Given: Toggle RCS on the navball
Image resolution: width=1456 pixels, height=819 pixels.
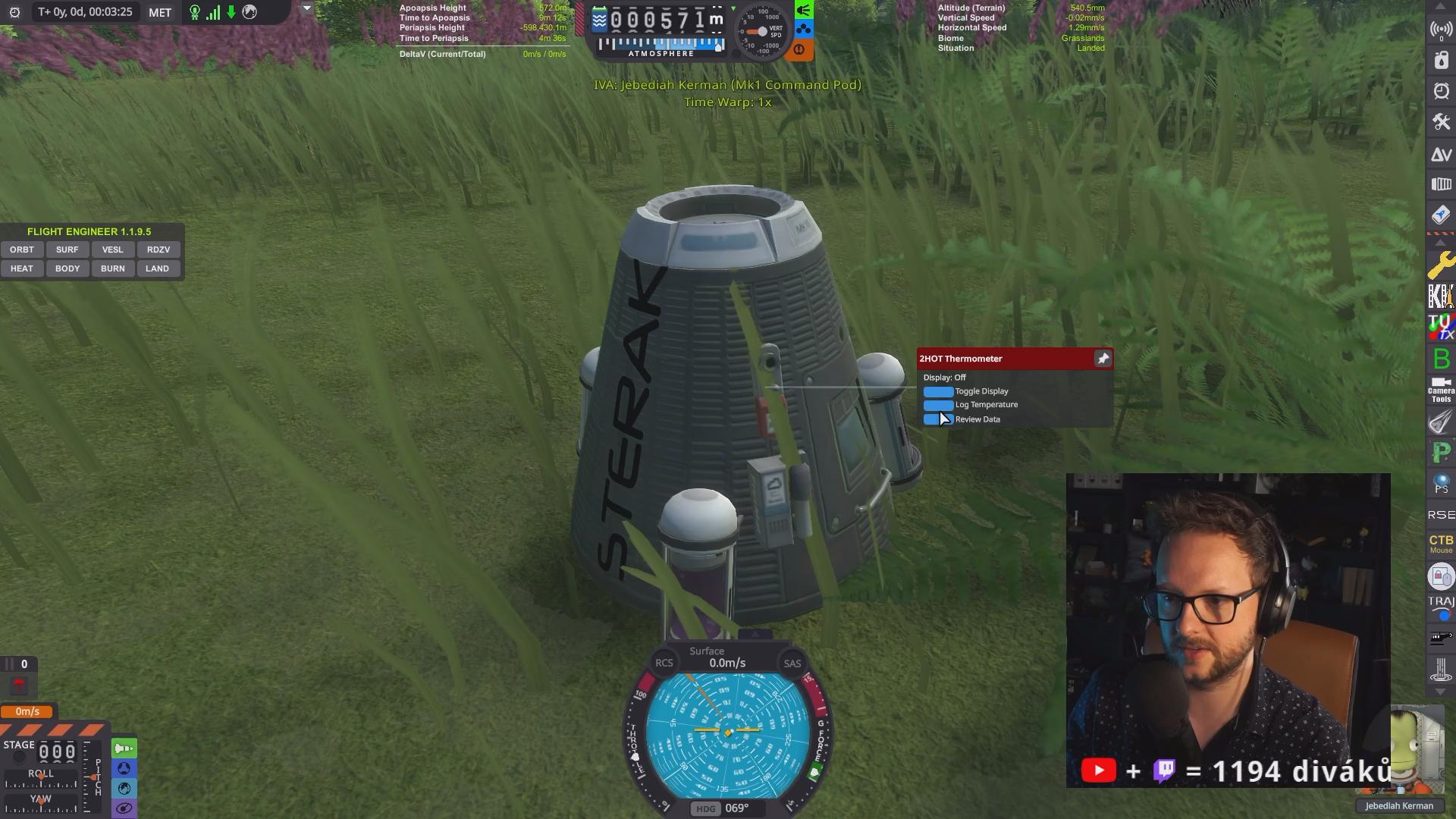Looking at the screenshot, I should [664, 664].
